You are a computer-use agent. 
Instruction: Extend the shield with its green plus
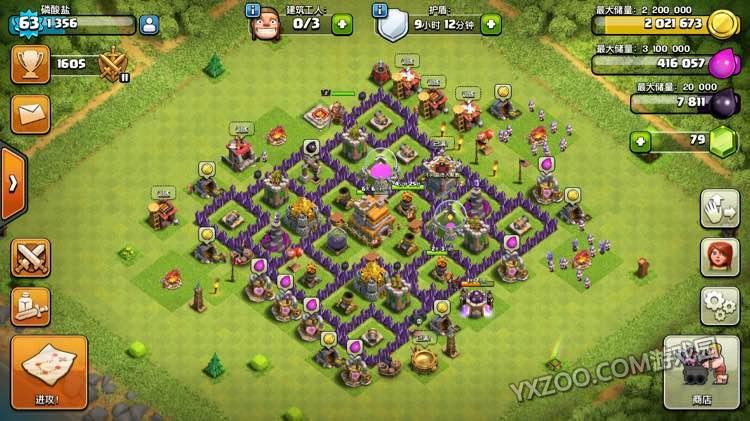(489, 23)
